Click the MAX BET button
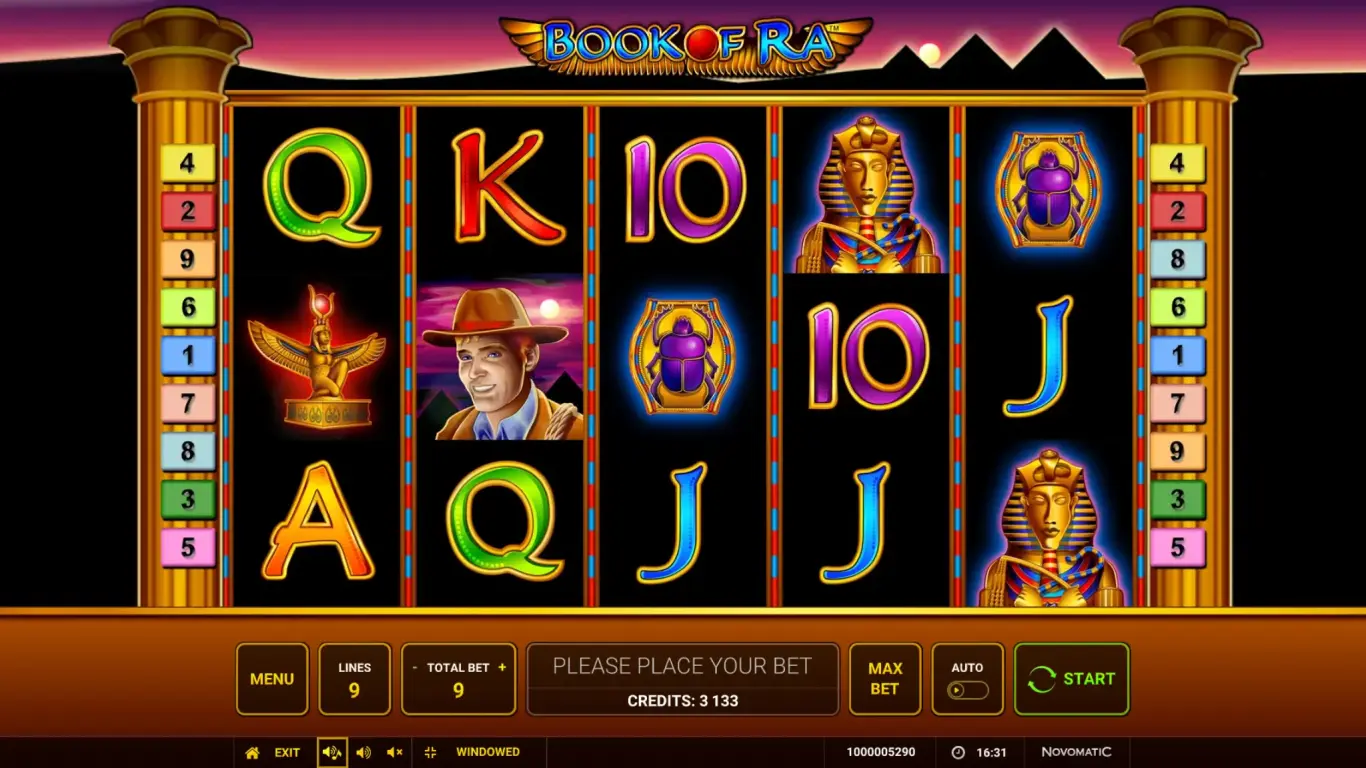 point(884,679)
